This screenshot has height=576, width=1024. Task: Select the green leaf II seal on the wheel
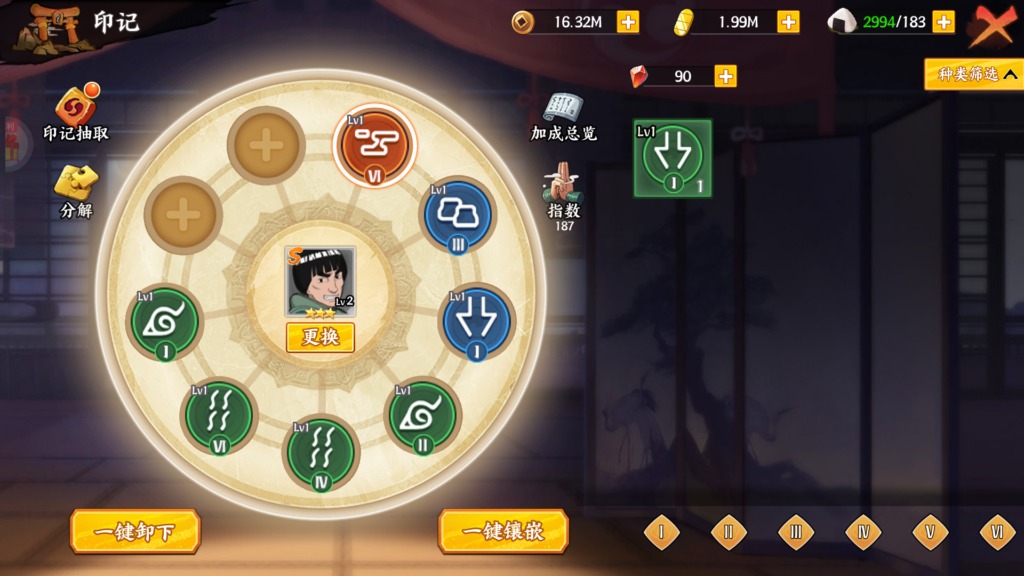422,415
